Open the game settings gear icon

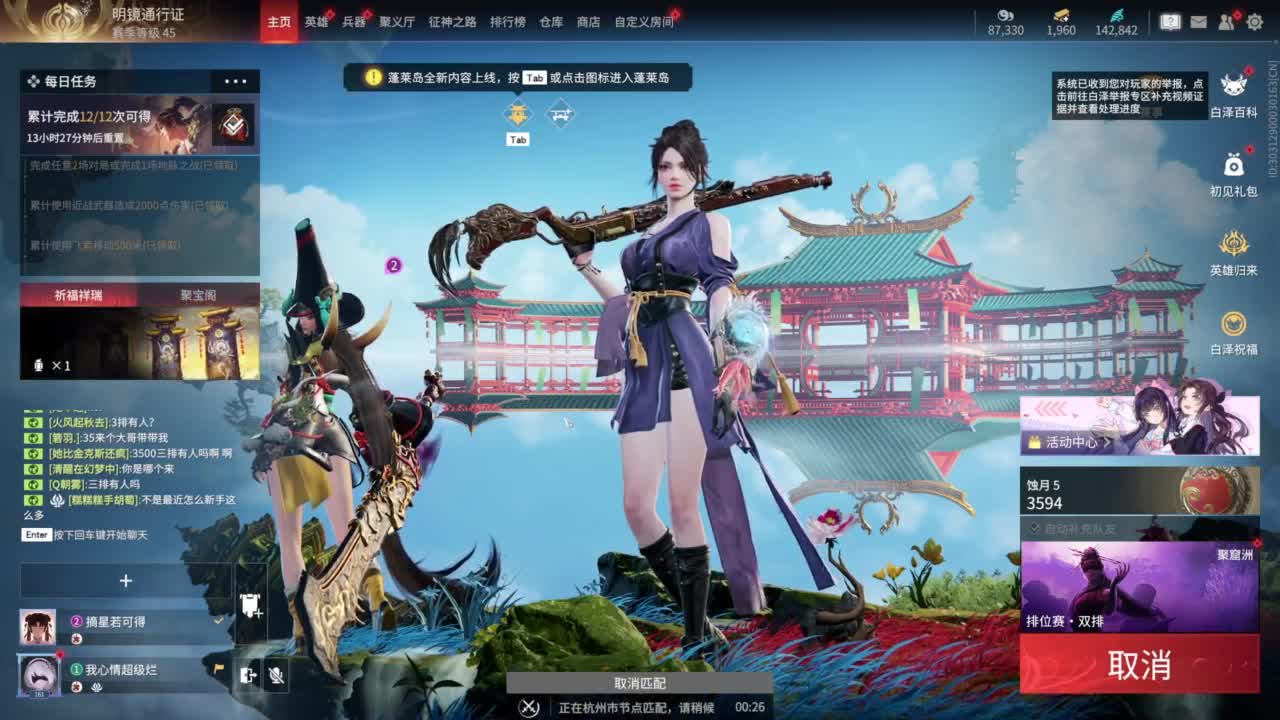1255,22
